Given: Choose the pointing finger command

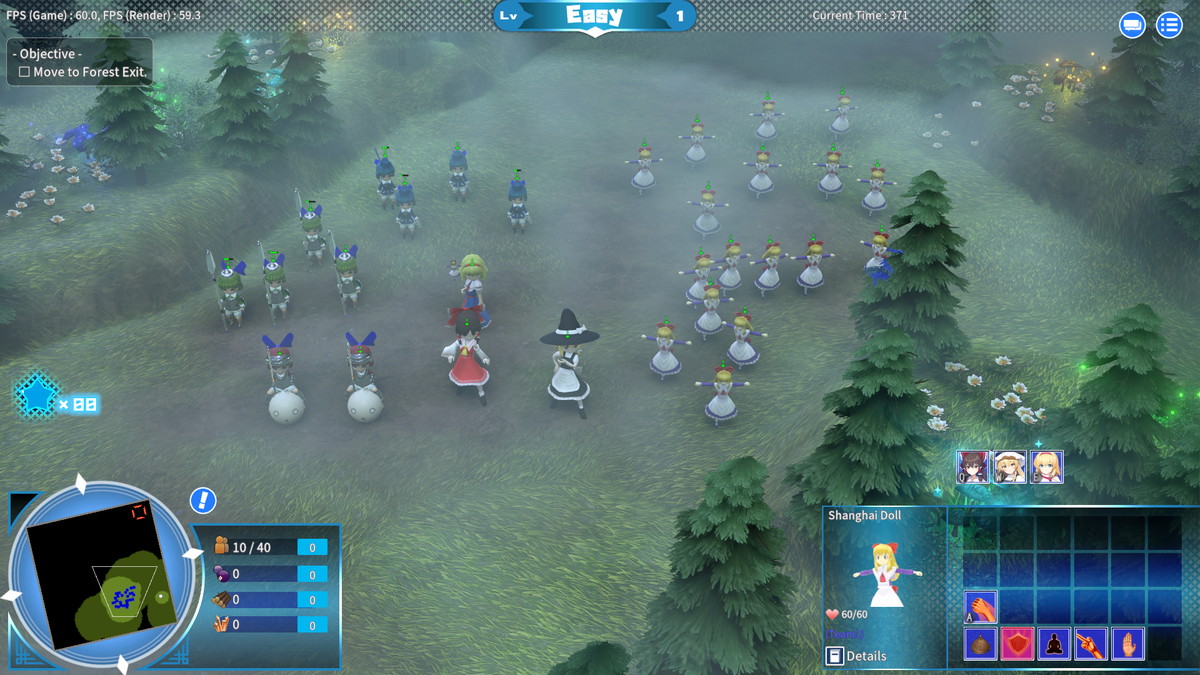Looking at the screenshot, I should click(1091, 644).
